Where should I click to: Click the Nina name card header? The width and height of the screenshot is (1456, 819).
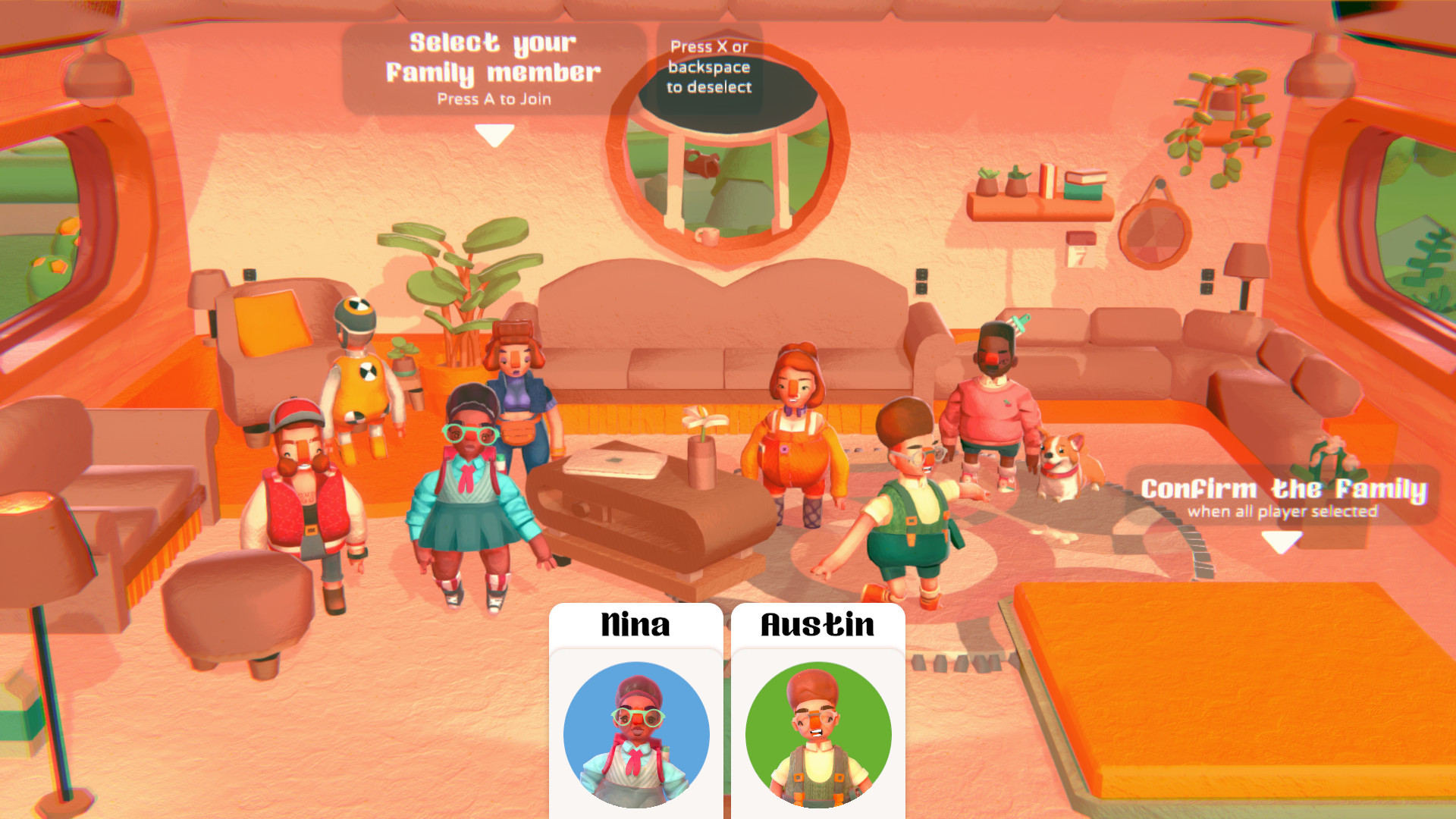pyautogui.click(x=637, y=626)
